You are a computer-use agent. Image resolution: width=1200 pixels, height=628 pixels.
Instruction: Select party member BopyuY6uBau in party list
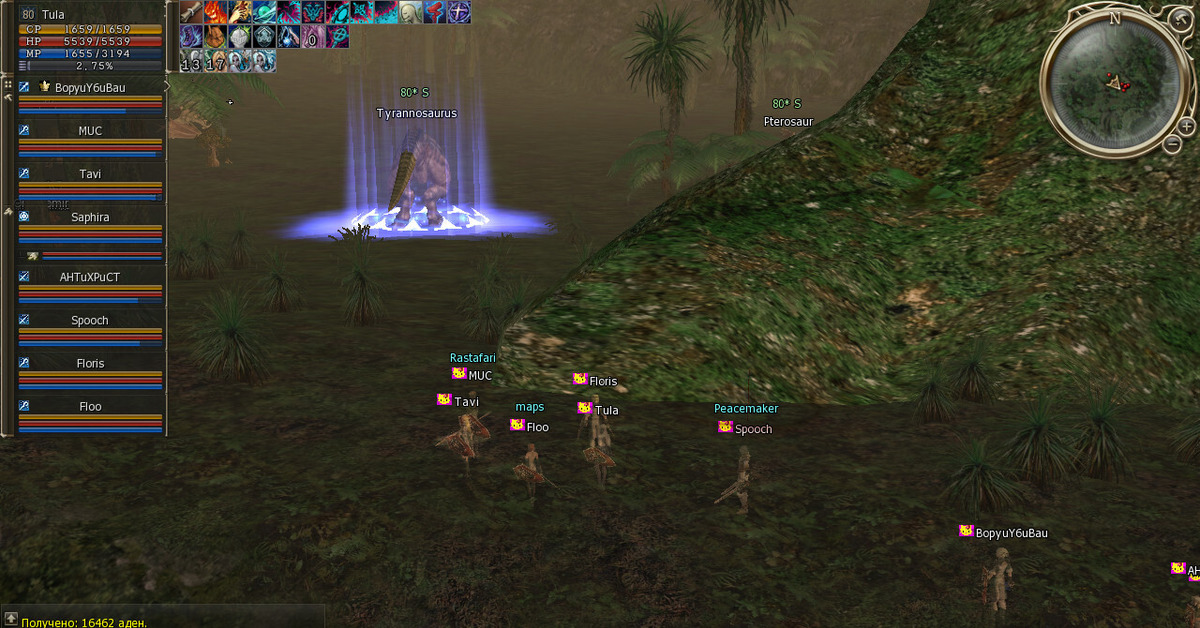point(90,88)
